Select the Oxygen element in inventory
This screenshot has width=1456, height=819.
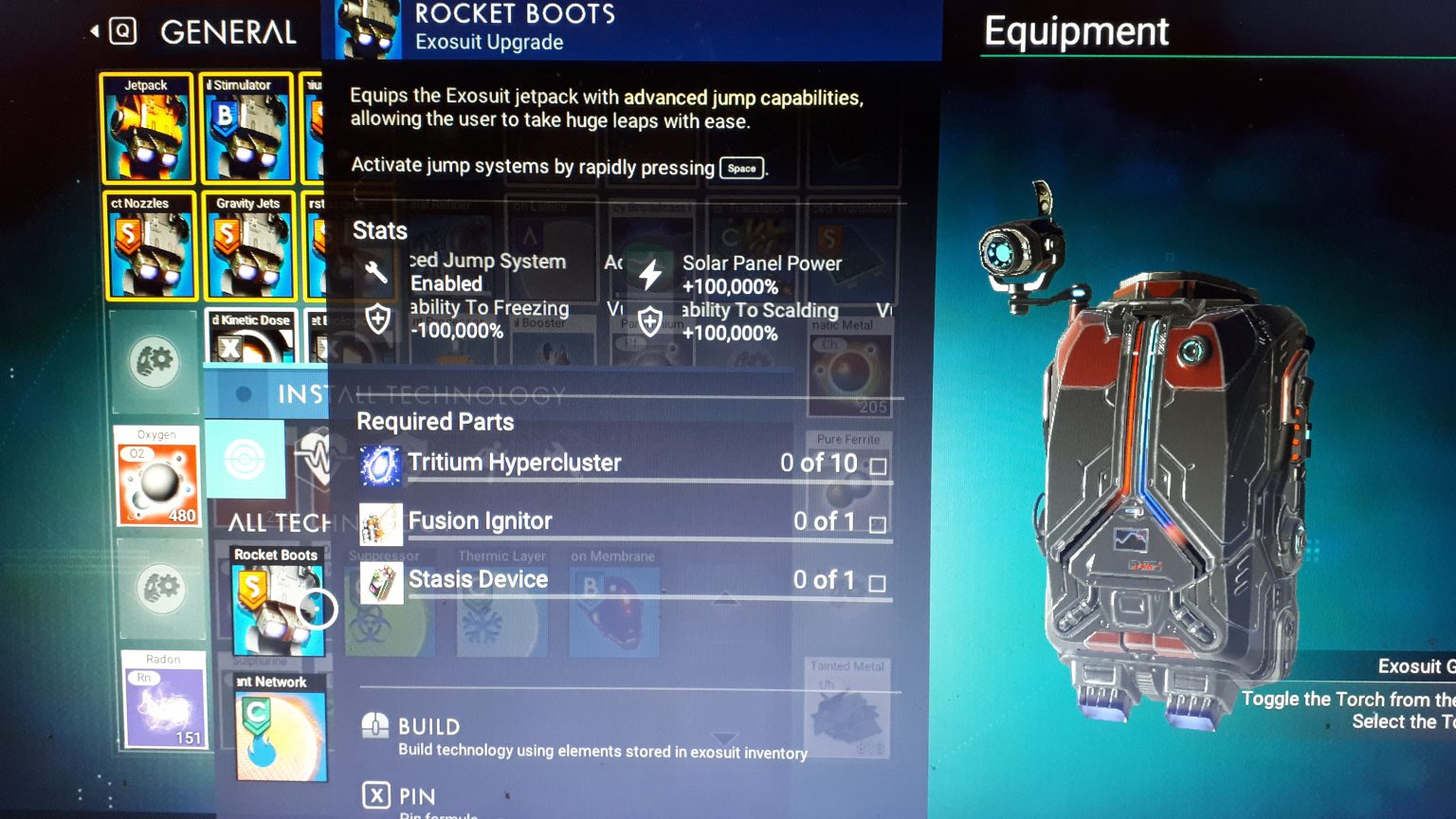(x=157, y=474)
